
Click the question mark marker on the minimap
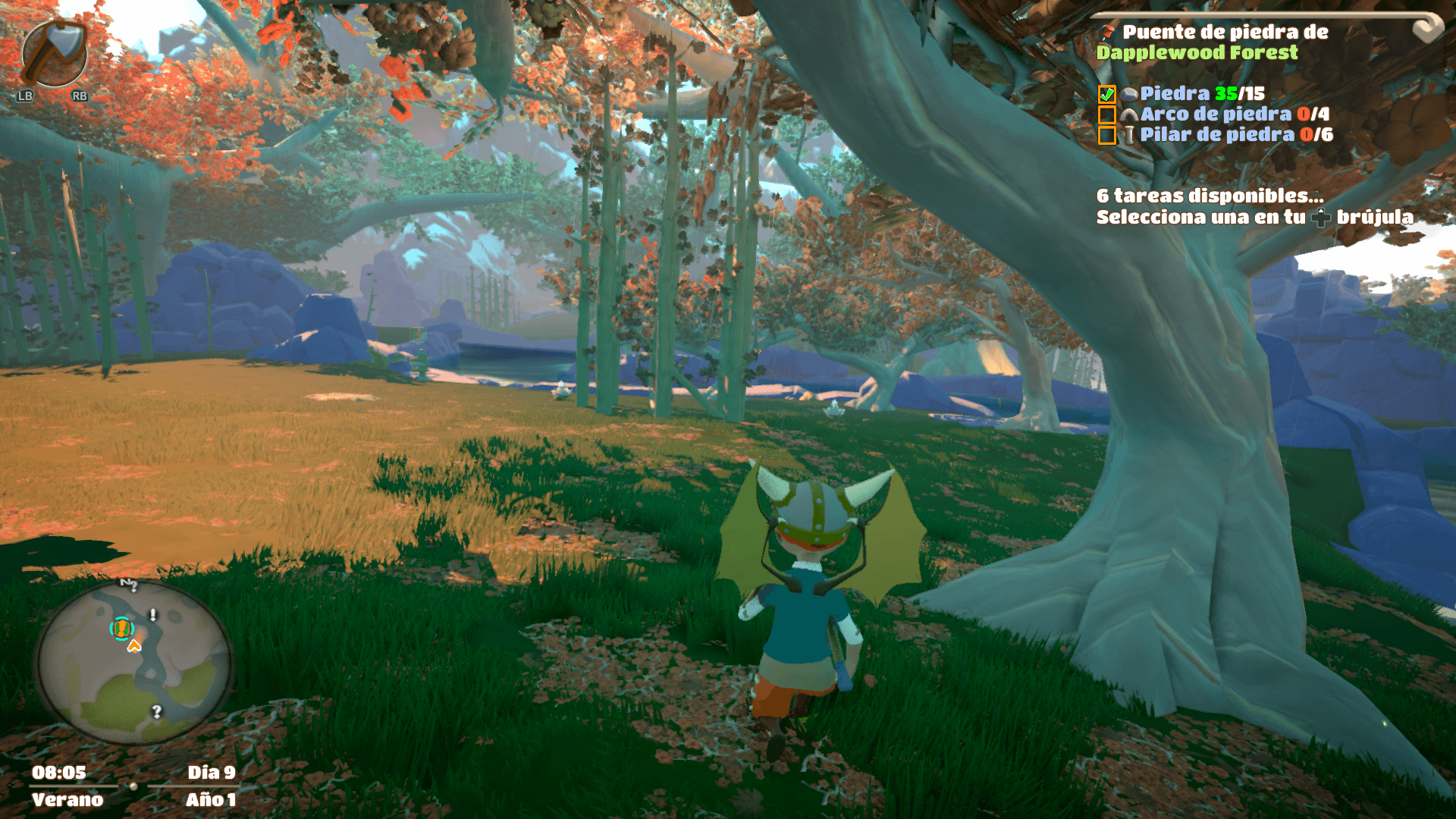pos(157,711)
